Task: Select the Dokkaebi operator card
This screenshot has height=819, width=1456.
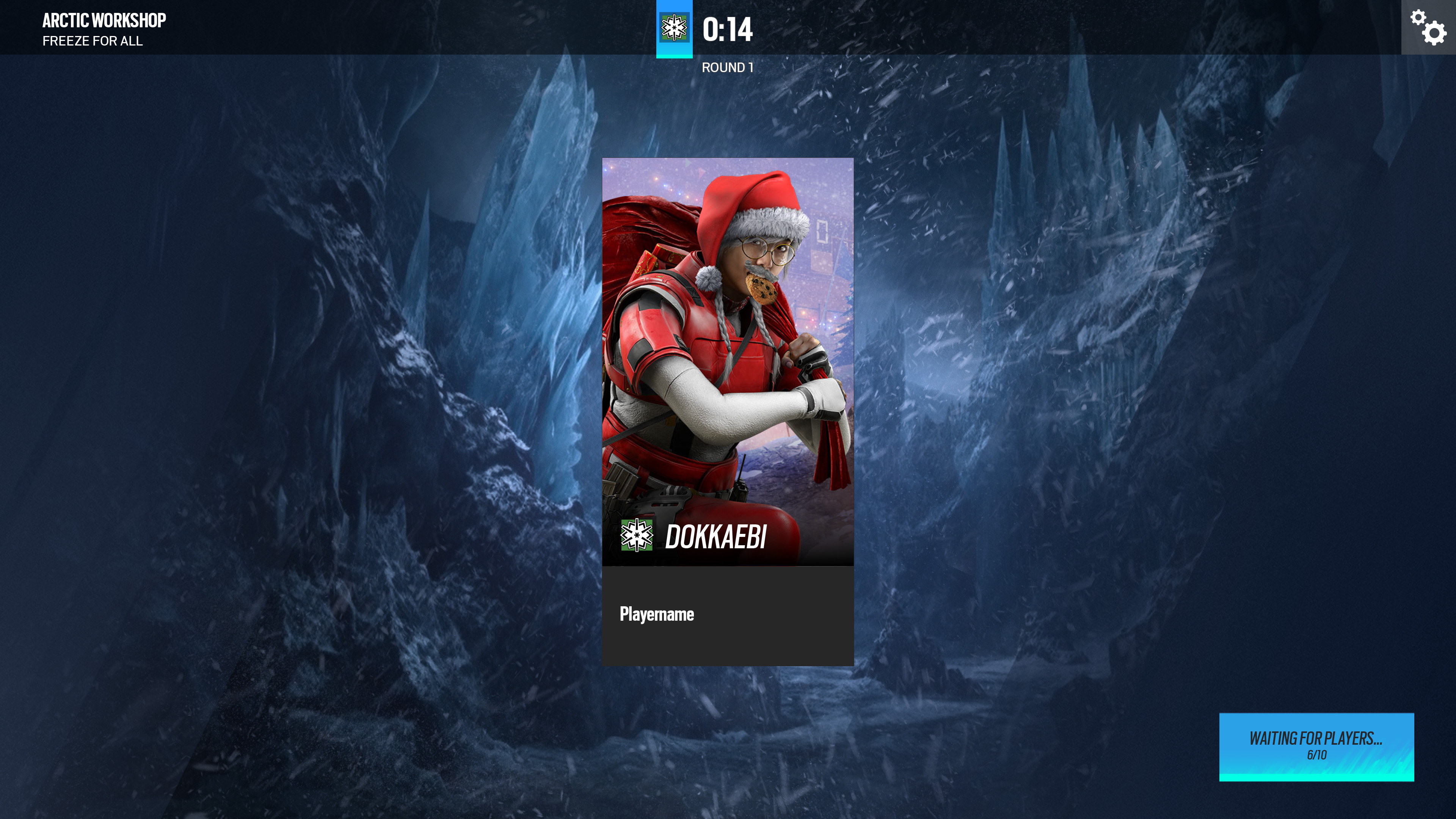Action: 728,362
